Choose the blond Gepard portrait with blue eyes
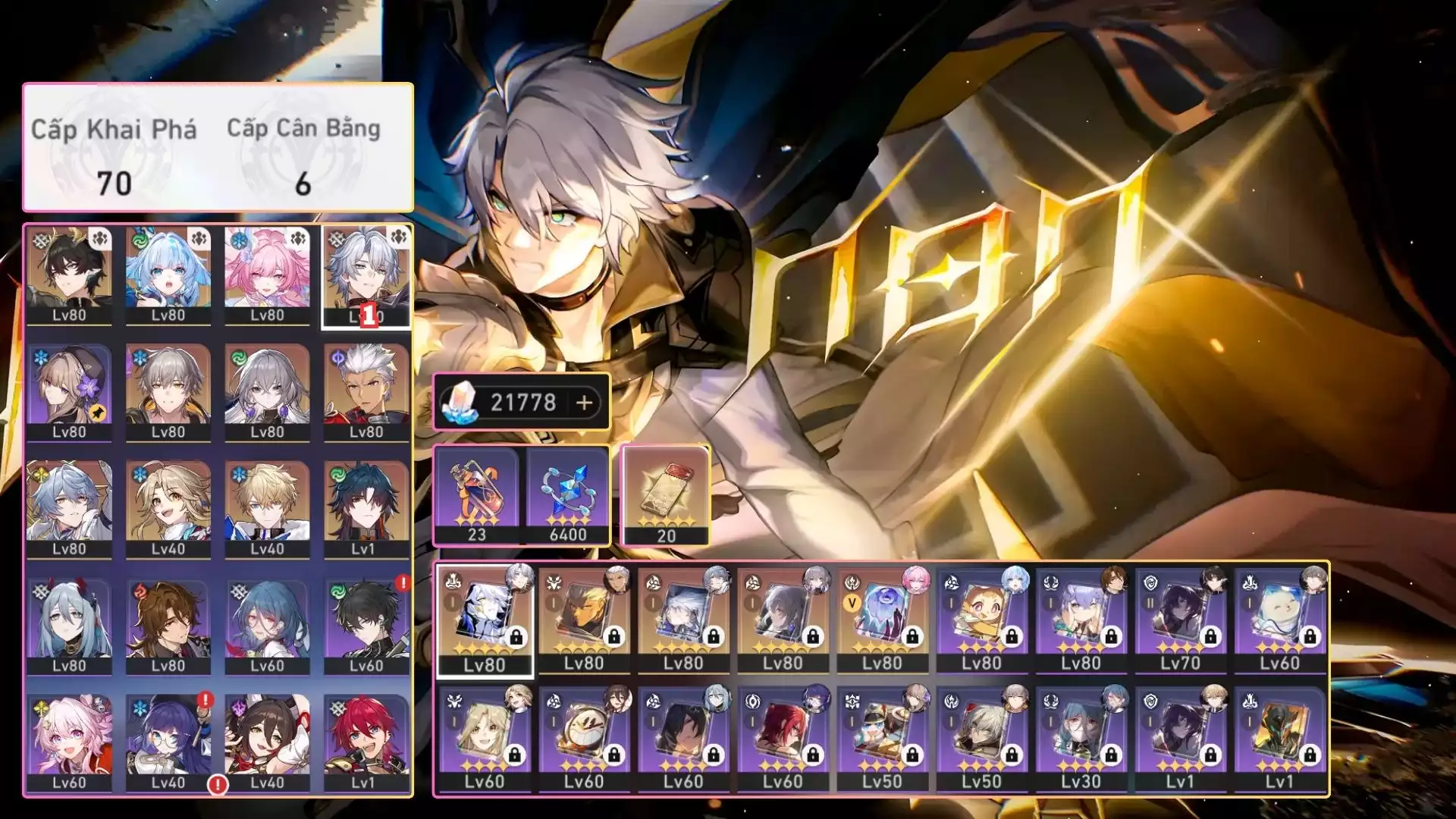Viewport: 1456px width, 819px height. (267, 508)
